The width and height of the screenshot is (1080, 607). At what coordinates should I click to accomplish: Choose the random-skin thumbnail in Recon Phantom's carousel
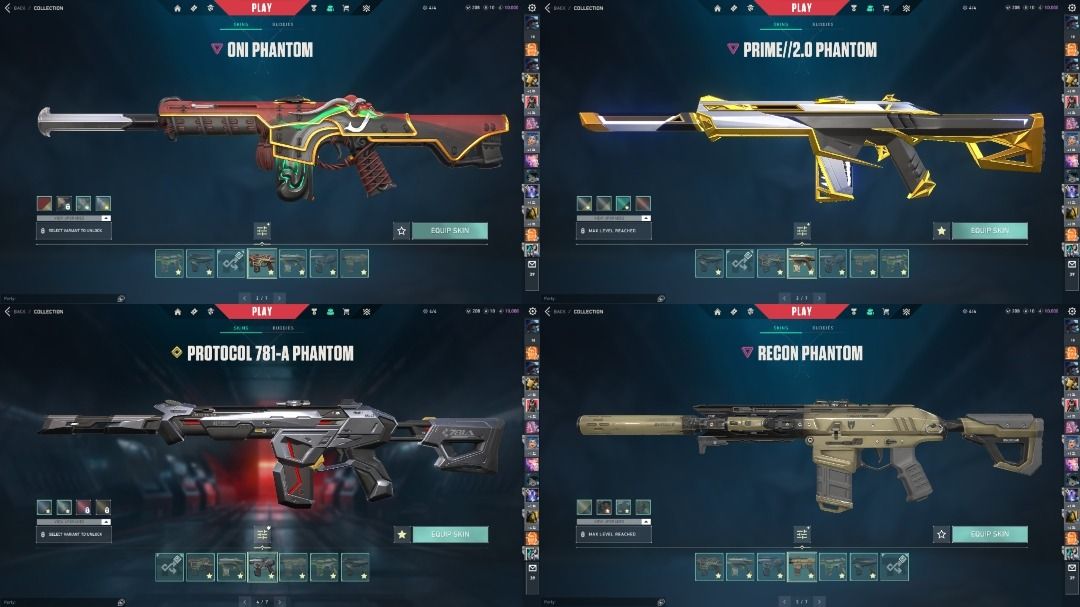894,567
